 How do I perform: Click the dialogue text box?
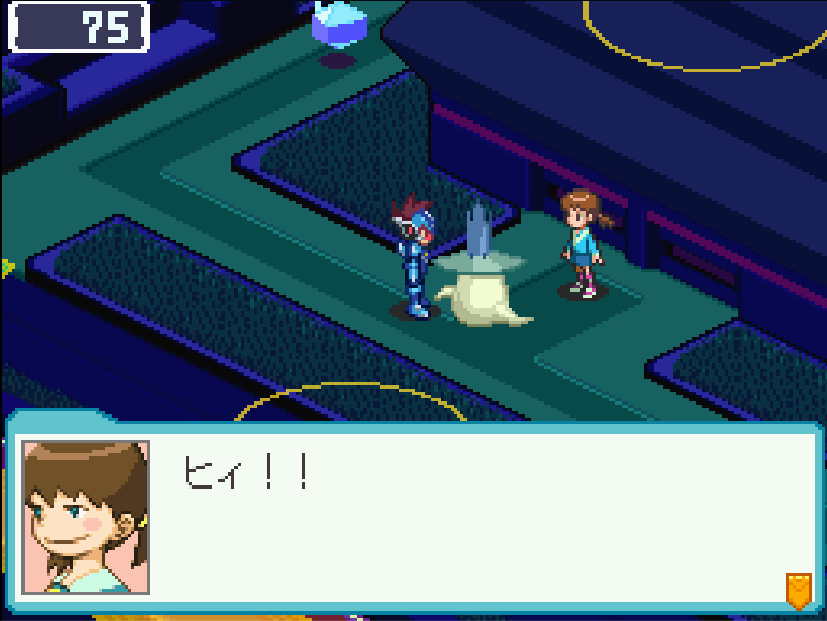(x=480, y=518)
